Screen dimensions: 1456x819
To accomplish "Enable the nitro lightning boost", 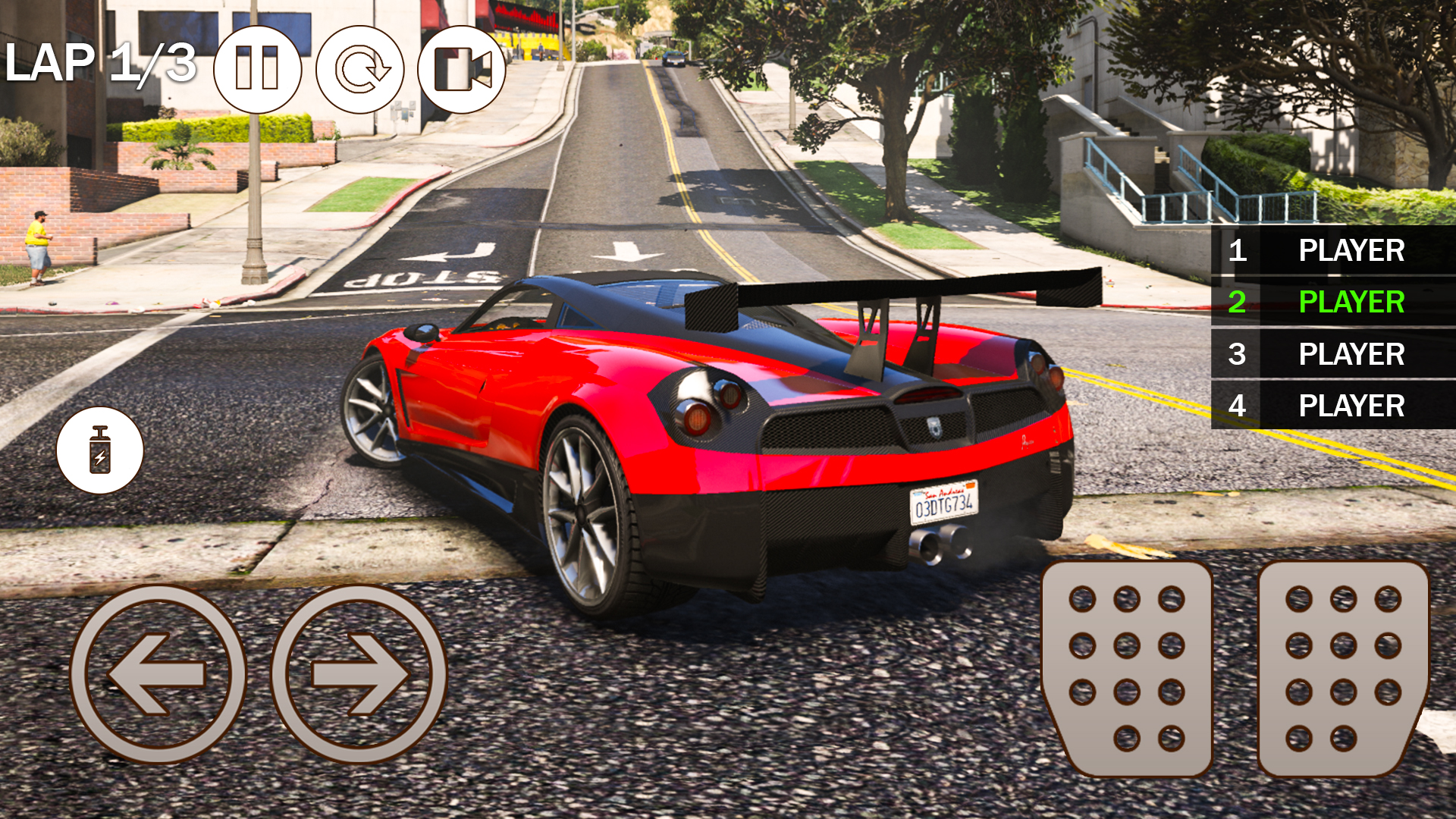I will [x=100, y=450].
